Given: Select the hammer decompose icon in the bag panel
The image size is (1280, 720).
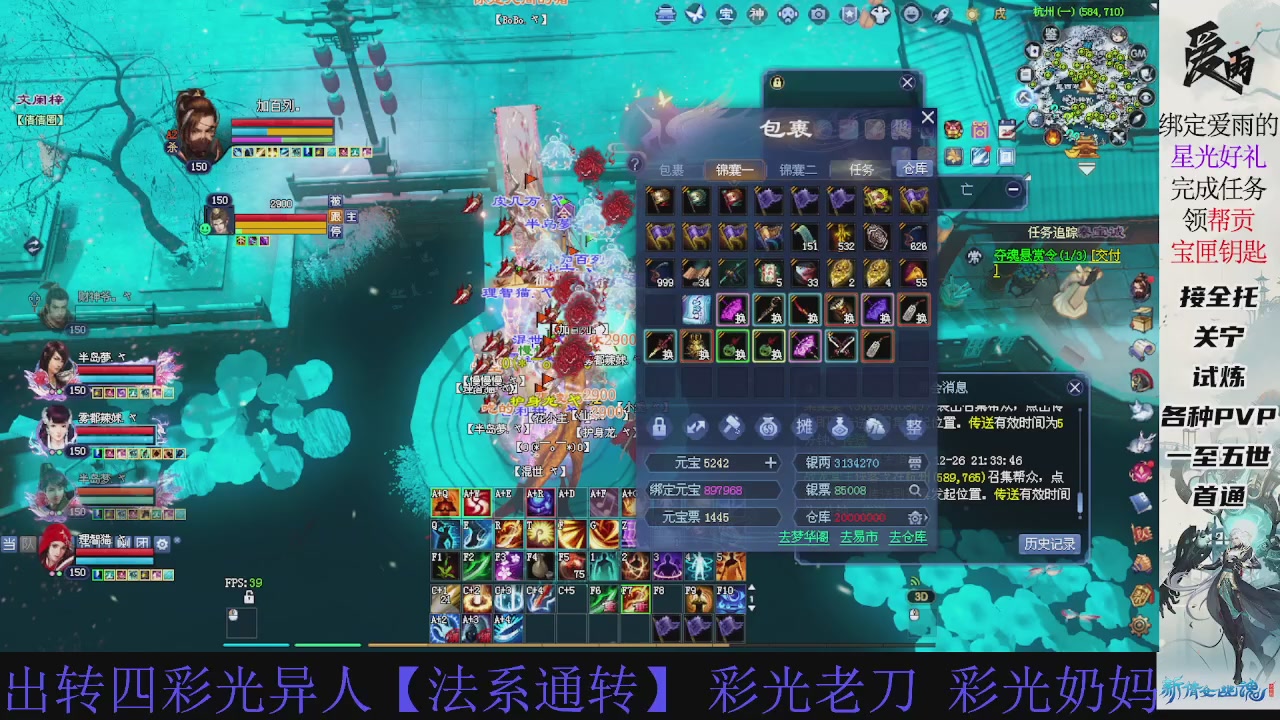Looking at the screenshot, I should 732,427.
